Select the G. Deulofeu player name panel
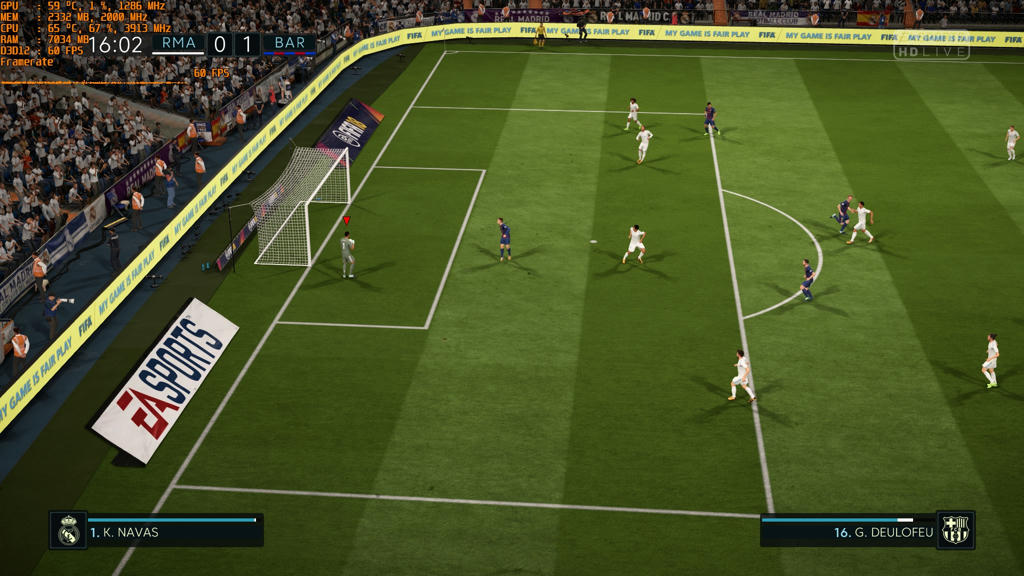 point(848,531)
